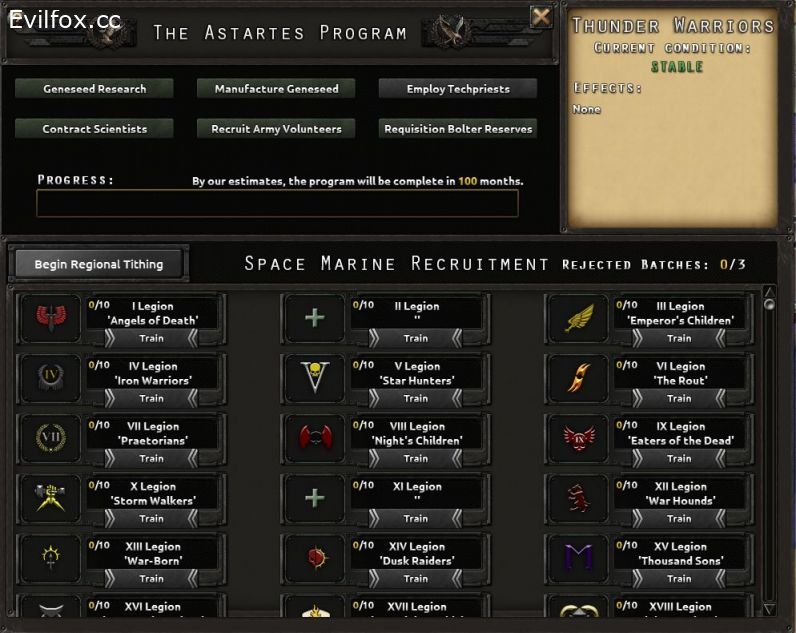The image size is (796, 633).
Task: Train the VIII Legion 'Night's Children'
Action: pyautogui.click(x=415, y=458)
